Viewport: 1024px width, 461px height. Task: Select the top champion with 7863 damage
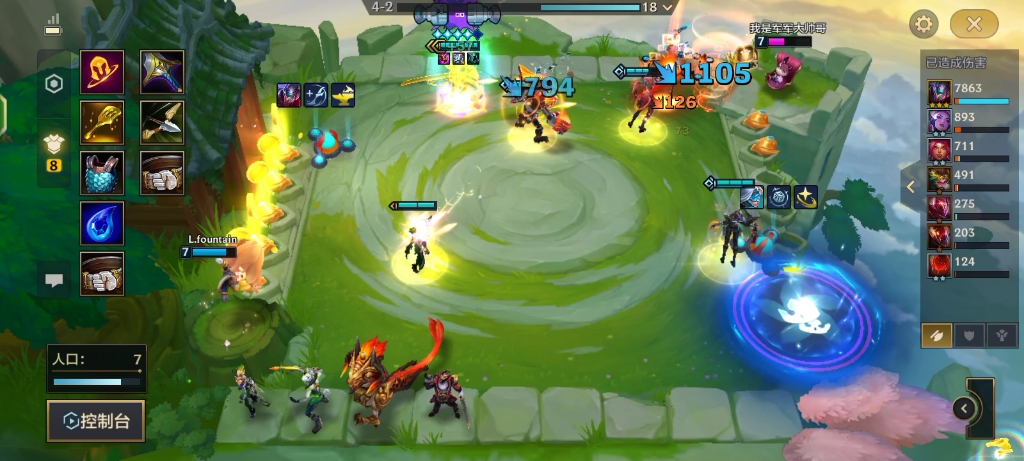coord(940,93)
